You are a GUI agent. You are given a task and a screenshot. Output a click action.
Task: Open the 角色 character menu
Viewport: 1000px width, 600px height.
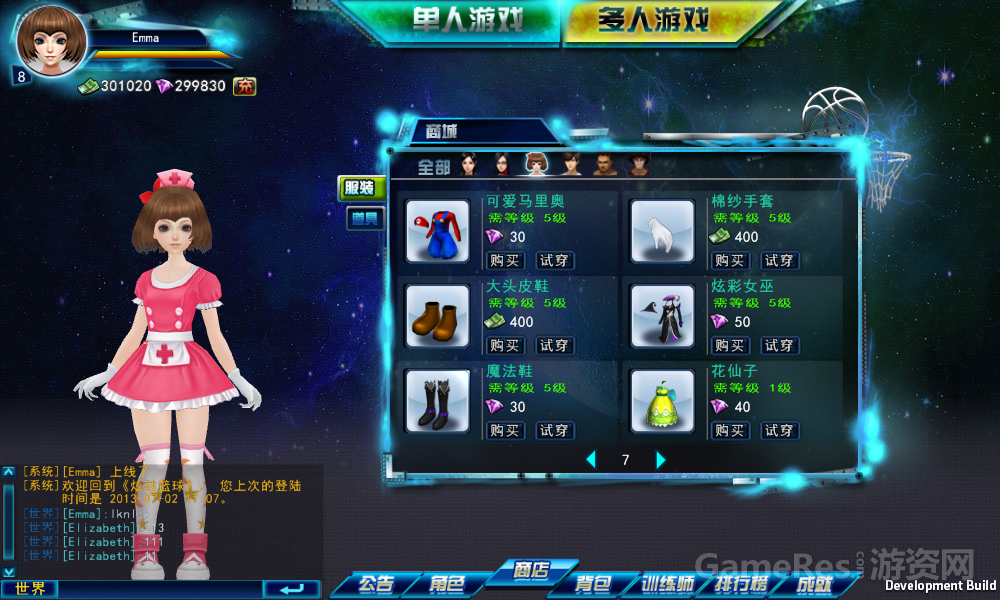(x=447, y=584)
